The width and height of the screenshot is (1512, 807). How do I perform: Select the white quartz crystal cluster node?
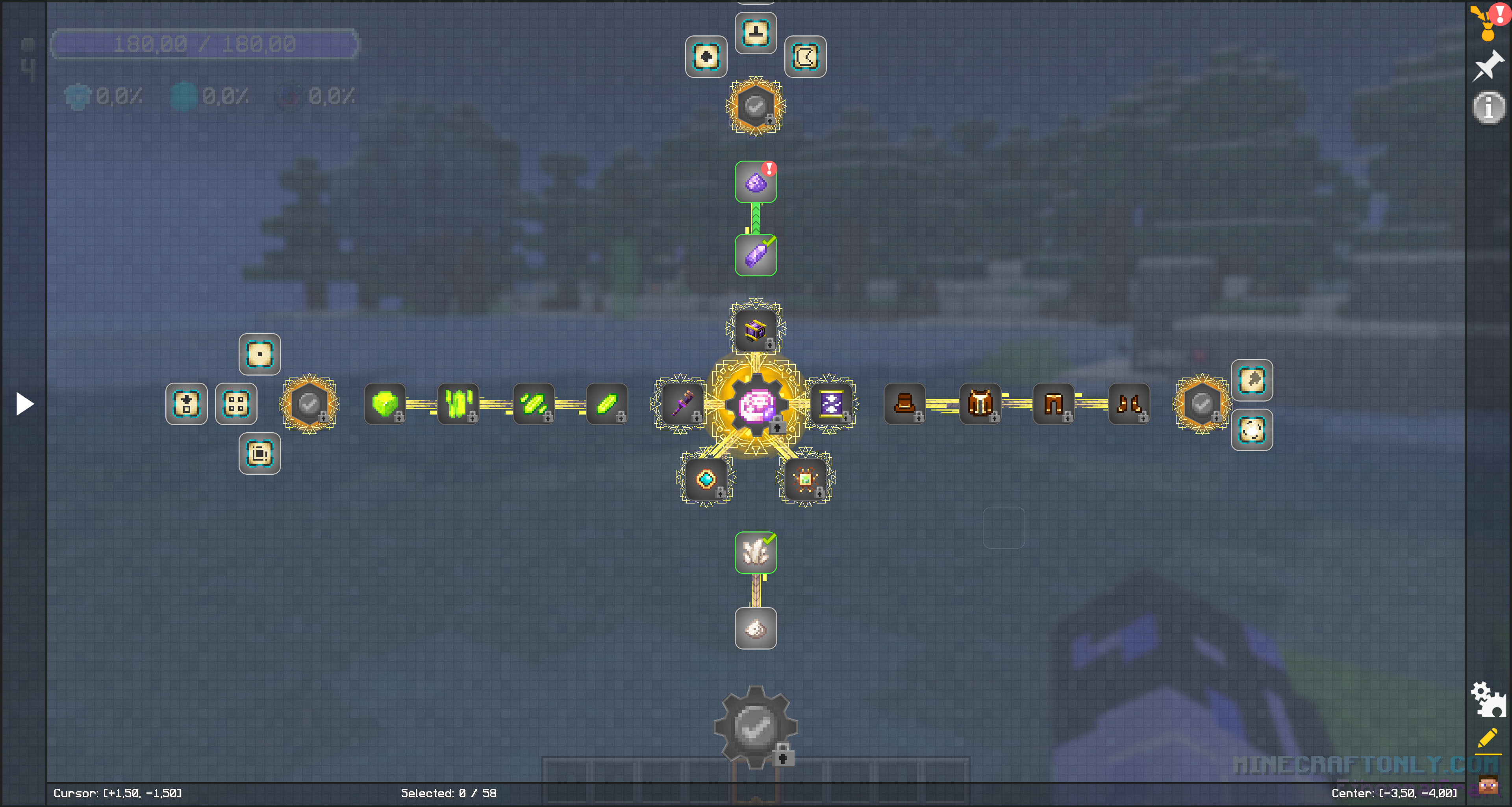[x=756, y=552]
